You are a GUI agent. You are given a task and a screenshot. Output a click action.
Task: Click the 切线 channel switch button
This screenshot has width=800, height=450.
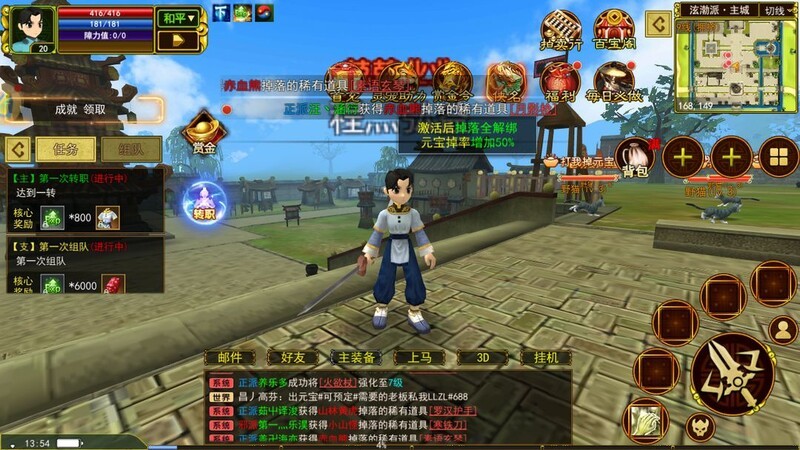click(x=774, y=10)
